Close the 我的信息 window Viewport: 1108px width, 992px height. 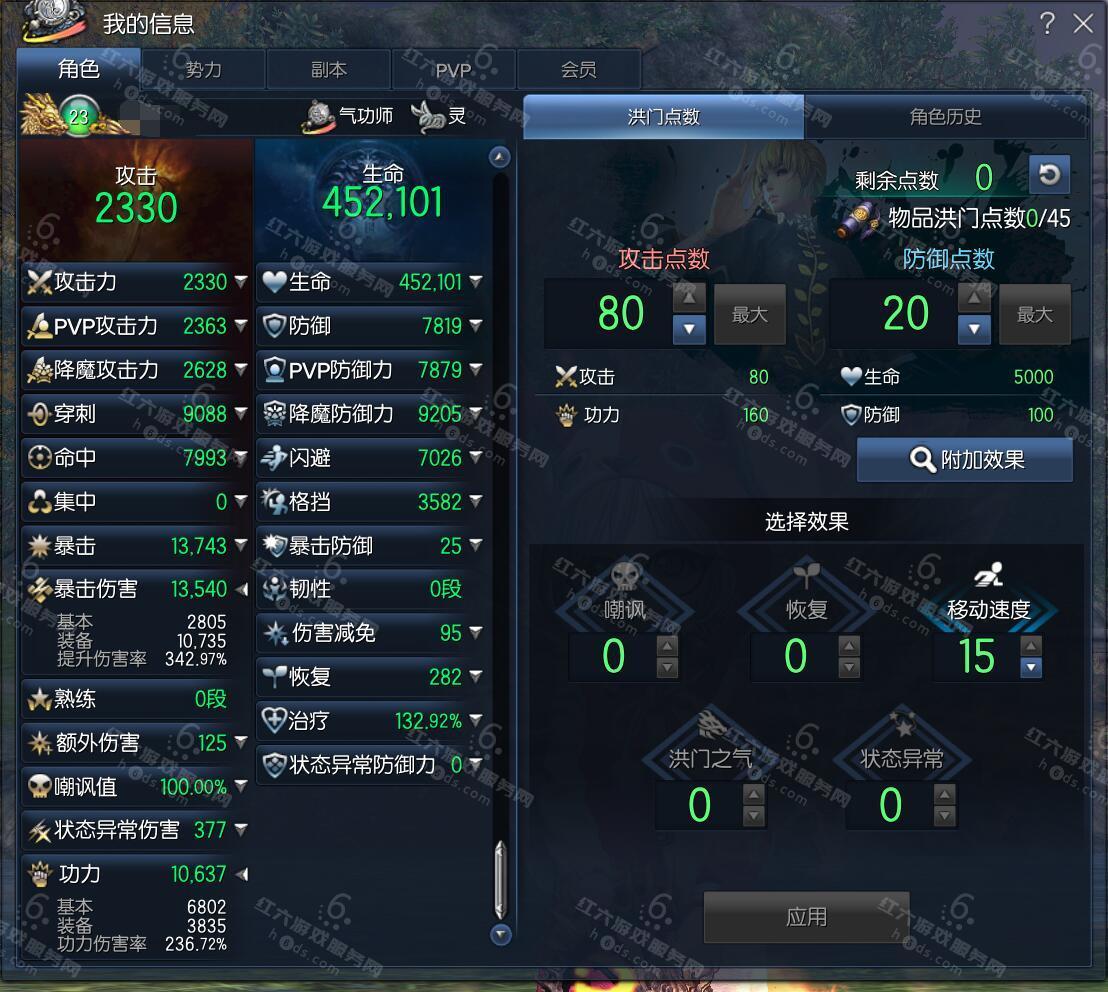pyautogui.click(x=1083, y=23)
